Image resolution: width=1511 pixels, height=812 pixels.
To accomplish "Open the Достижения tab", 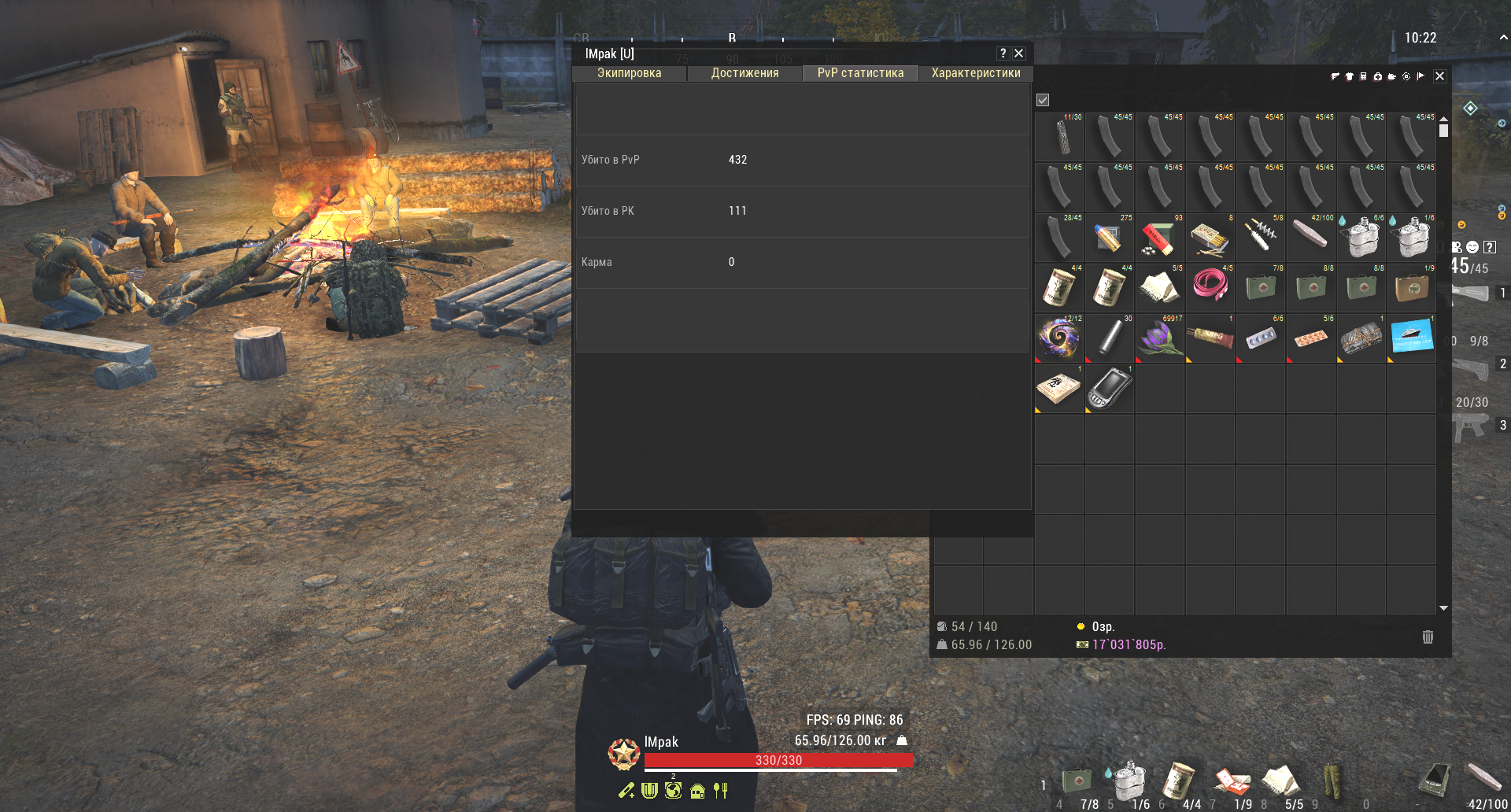I will tap(744, 73).
